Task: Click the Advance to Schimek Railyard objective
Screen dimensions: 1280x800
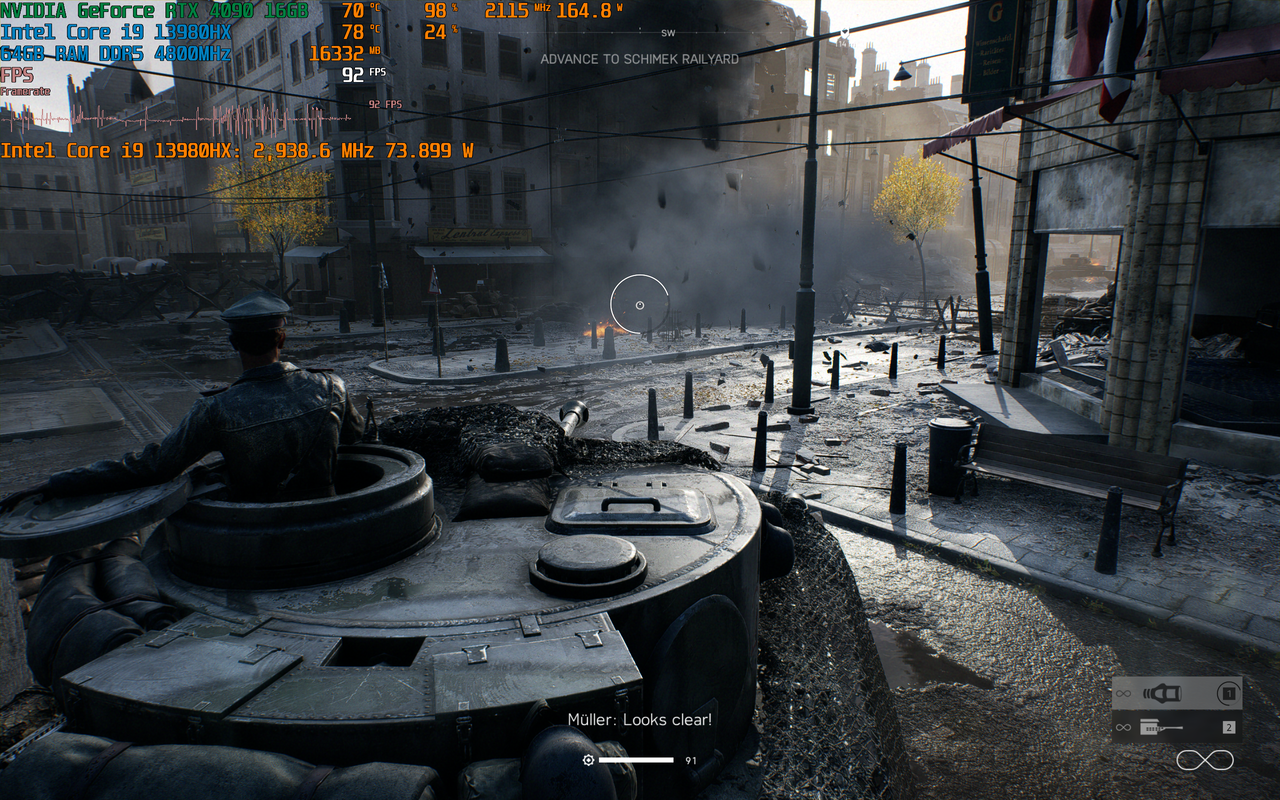Action: coord(639,59)
